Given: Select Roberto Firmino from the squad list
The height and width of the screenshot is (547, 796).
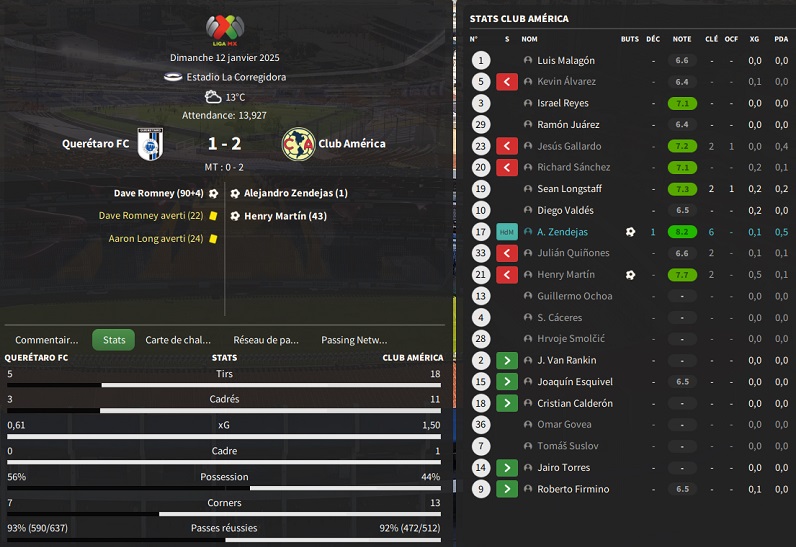Looking at the screenshot, I should click(x=572, y=489).
